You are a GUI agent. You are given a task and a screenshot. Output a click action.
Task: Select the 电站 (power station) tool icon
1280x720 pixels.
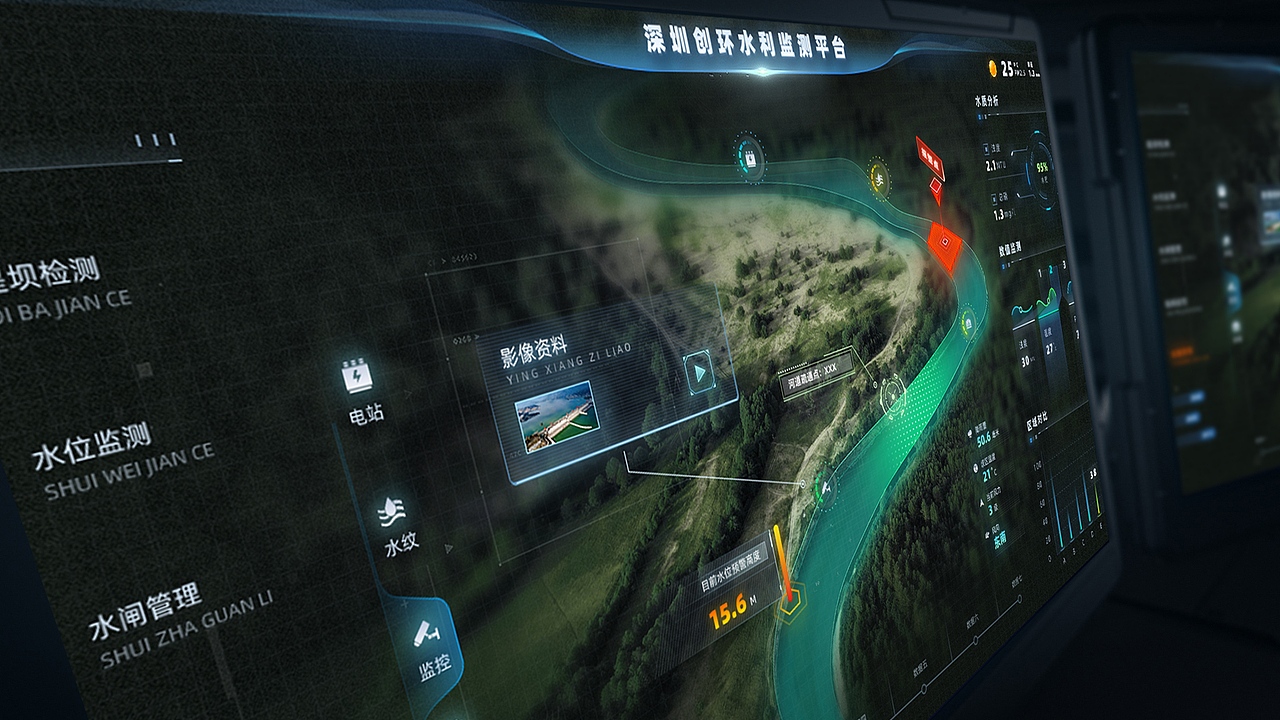click(357, 375)
